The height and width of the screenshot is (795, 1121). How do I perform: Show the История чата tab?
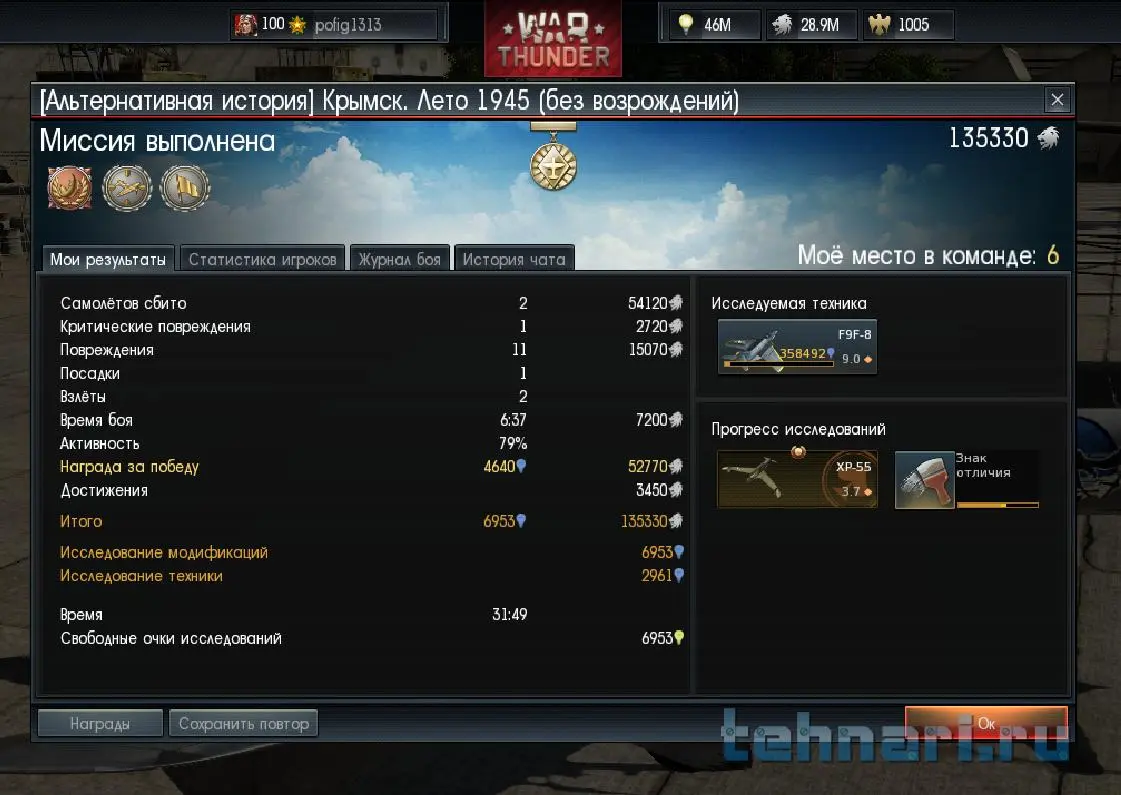click(x=514, y=259)
